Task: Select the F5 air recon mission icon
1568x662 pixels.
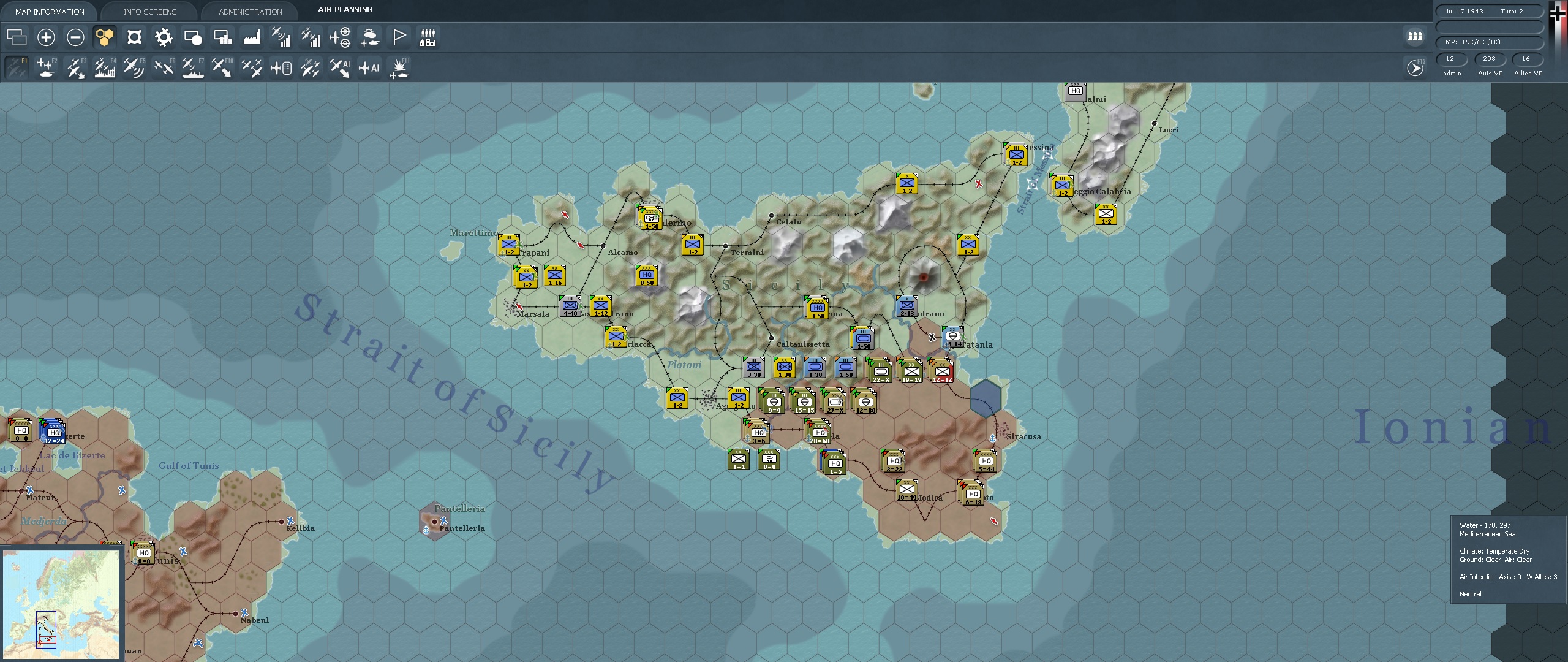Action: pos(134,67)
